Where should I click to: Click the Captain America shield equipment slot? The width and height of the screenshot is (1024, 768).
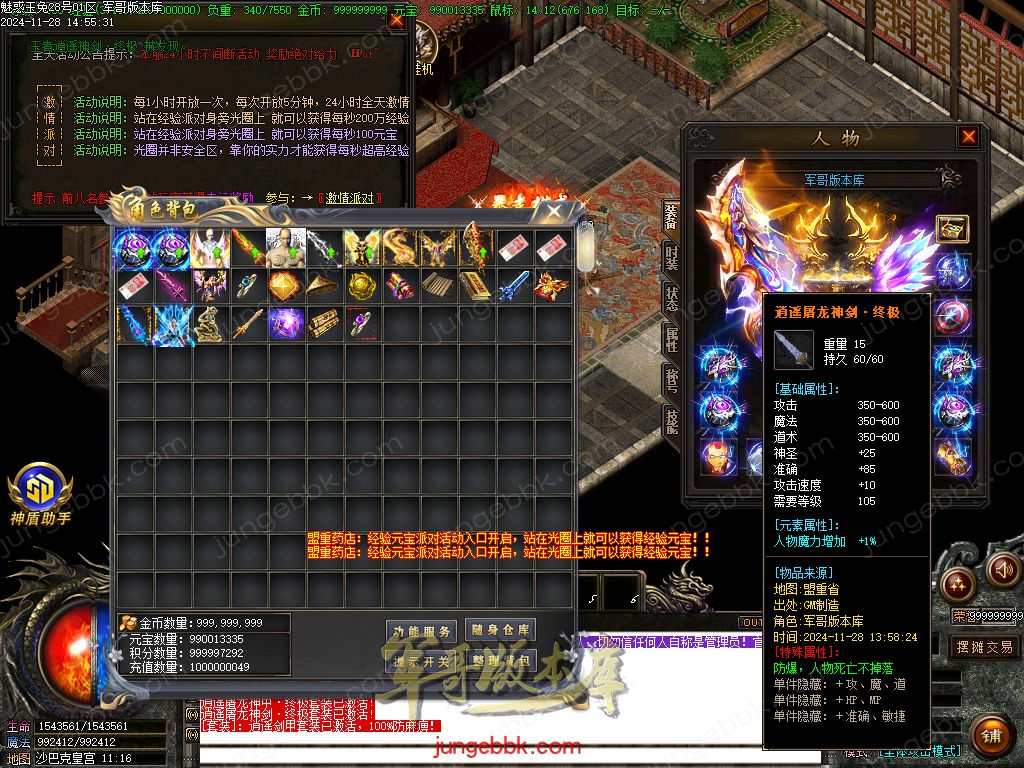click(x=951, y=318)
